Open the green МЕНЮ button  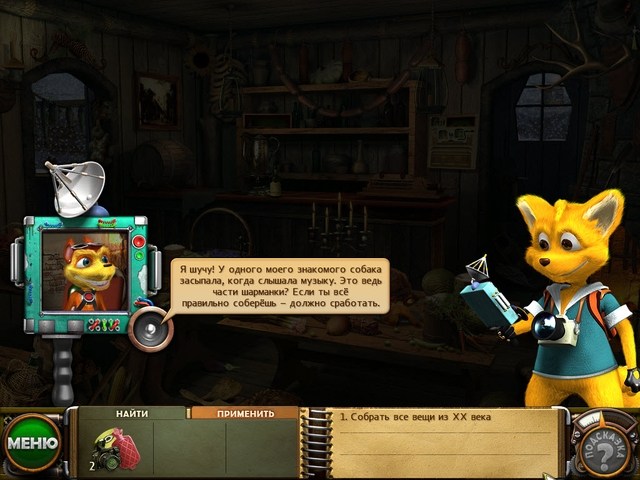pyautogui.click(x=30, y=441)
